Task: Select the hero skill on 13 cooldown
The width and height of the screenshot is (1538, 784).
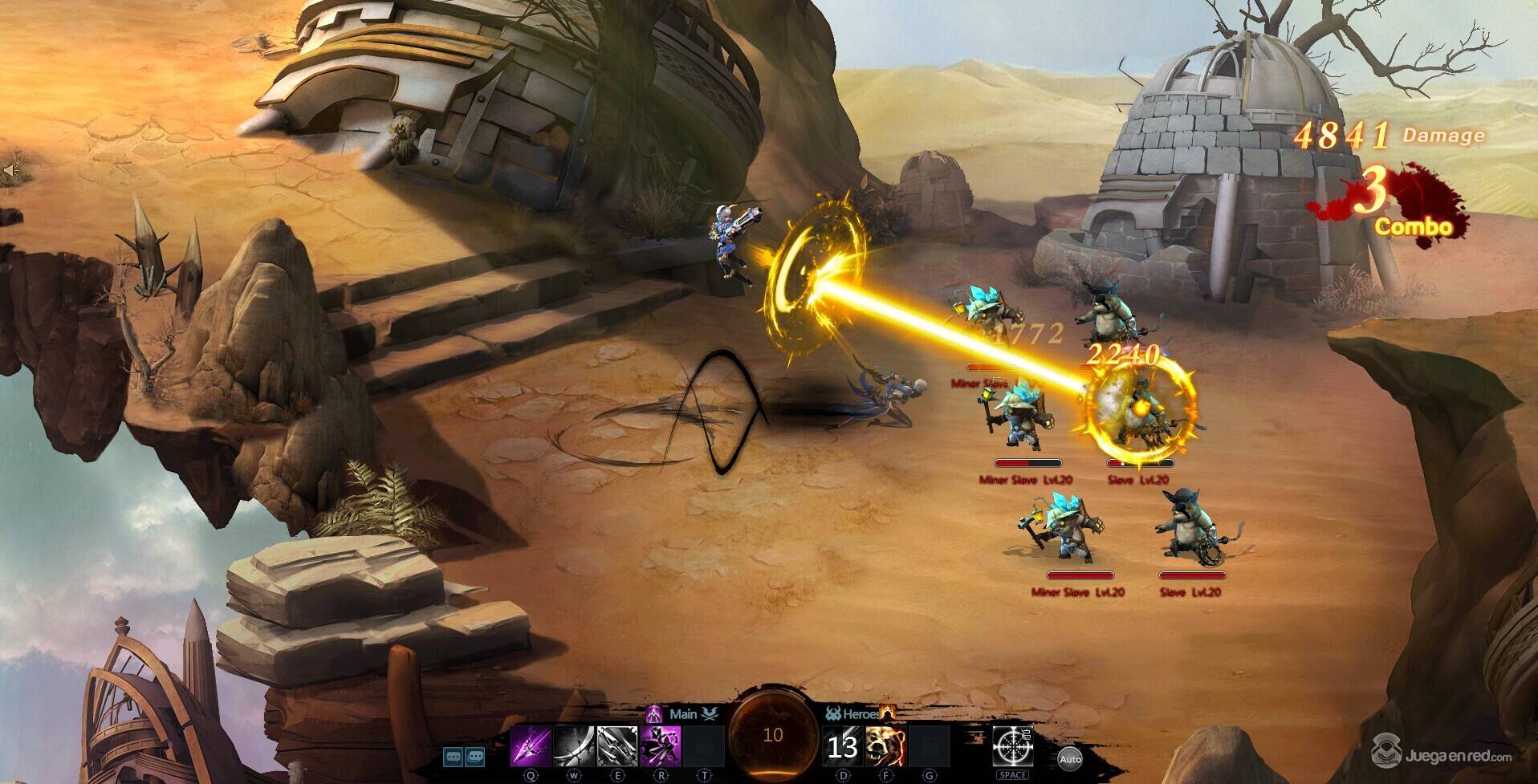Action: 842,746
